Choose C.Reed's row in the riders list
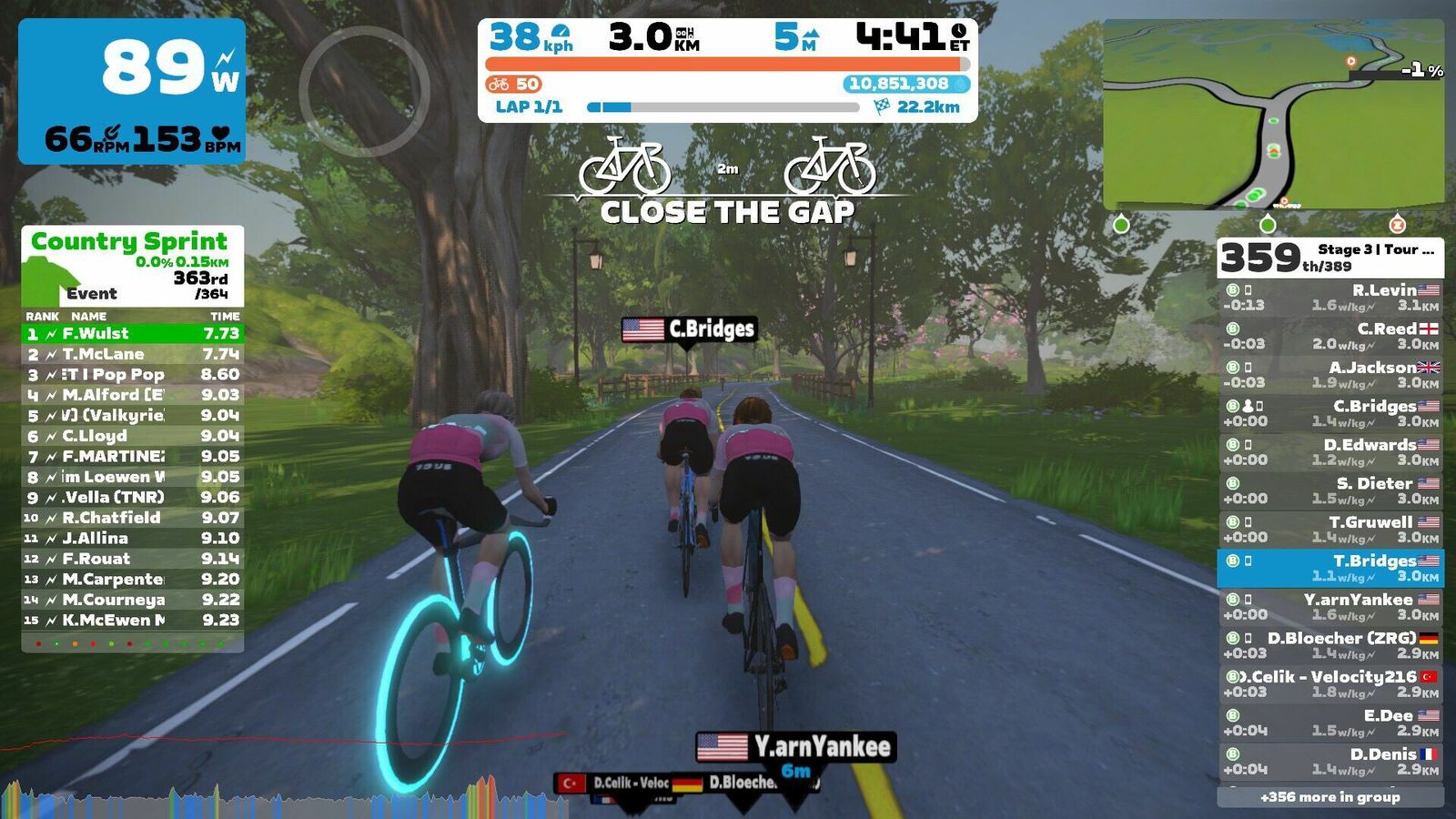 [x=1330, y=336]
